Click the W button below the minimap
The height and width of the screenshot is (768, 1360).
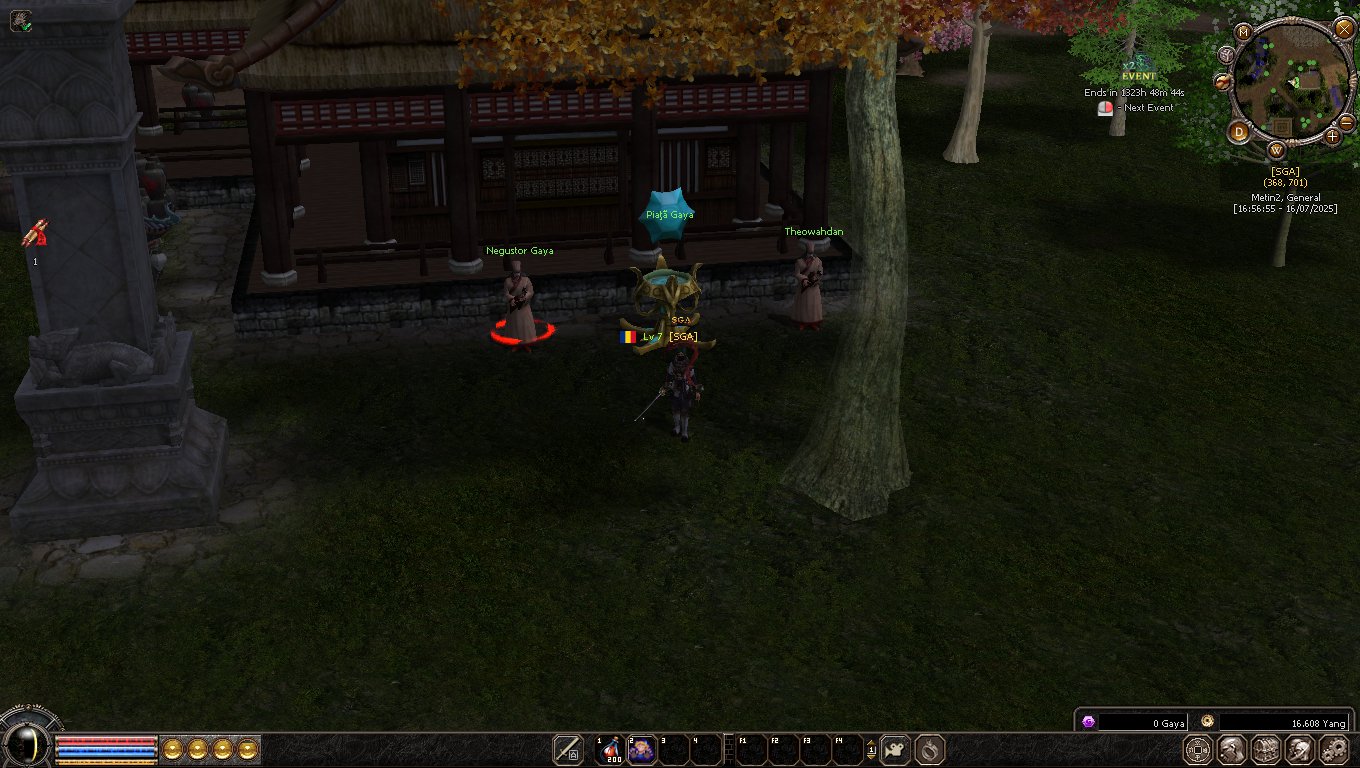pyautogui.click(x=1276, y=151)
